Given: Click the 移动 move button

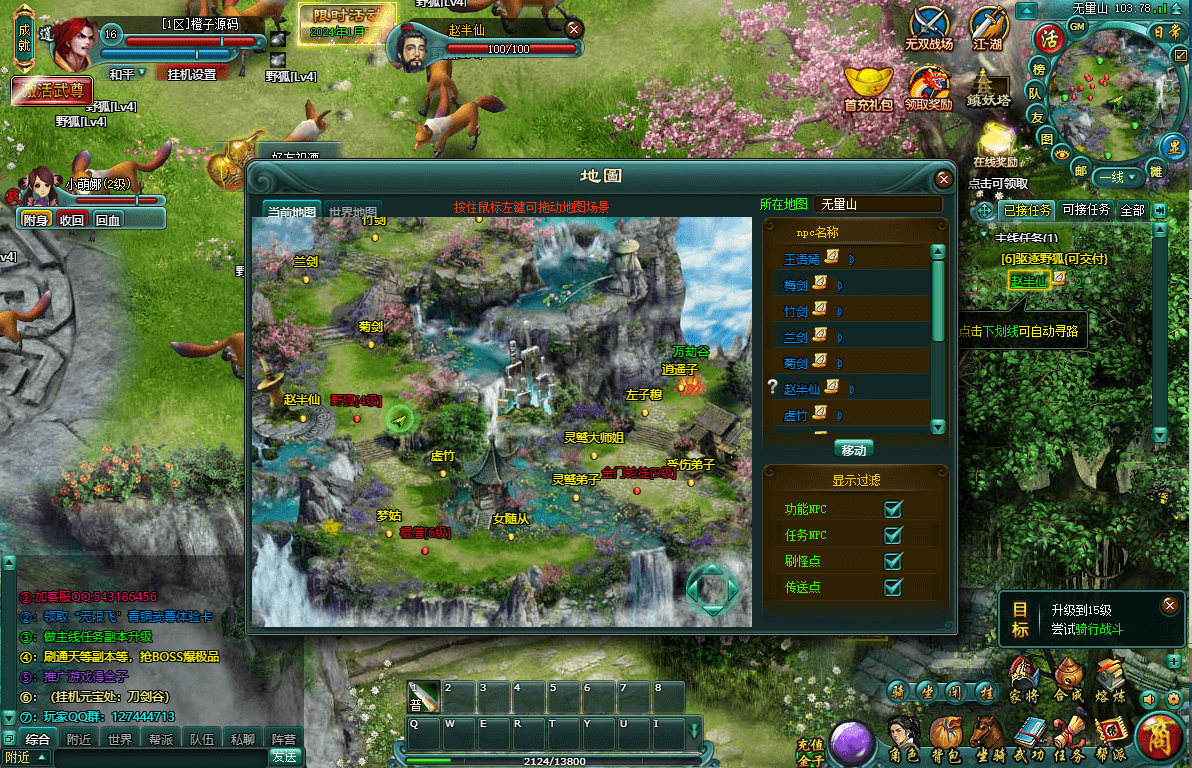Looking at the screenshot, I should point(853,449).
